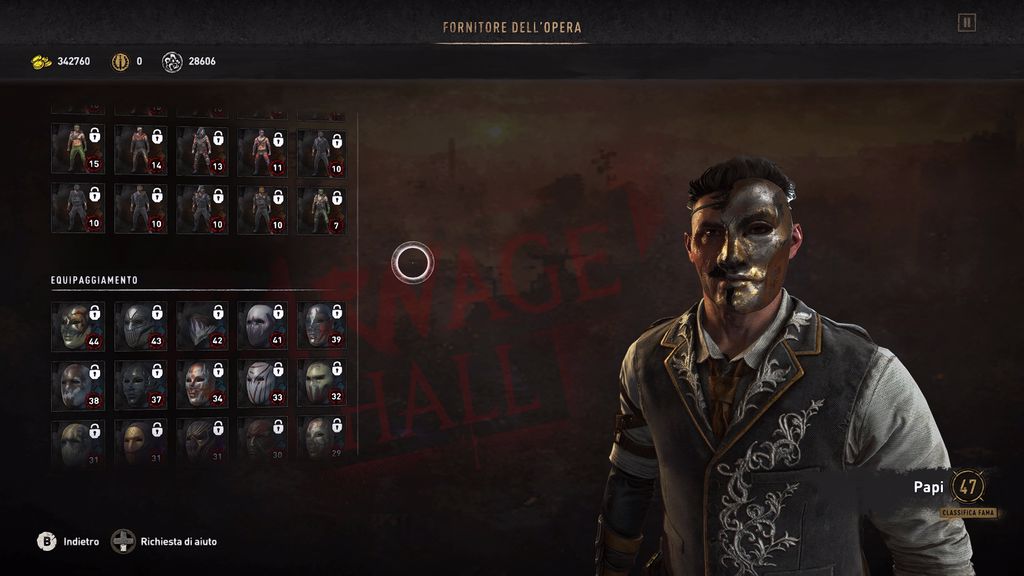Select the locked mask marked 38
The width and height of the screenshot is (1024, 576).
[79, 384]
